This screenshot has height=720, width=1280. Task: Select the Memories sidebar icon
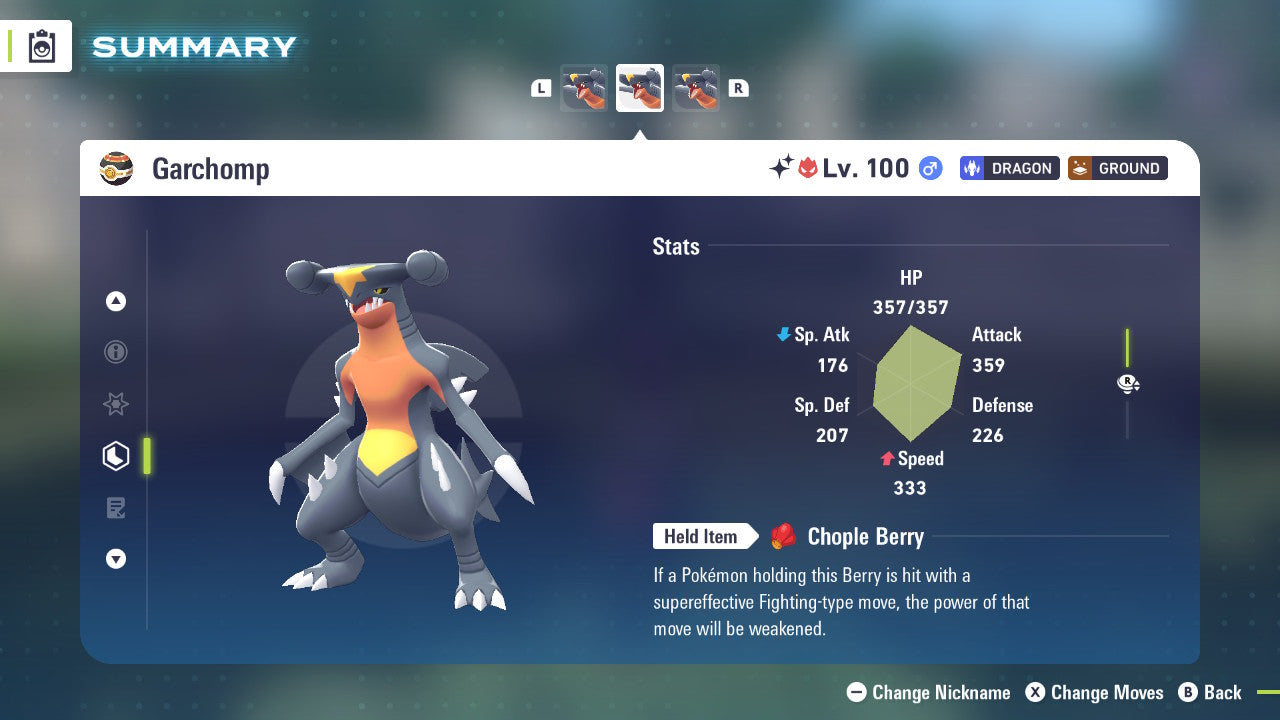[116, 404]
